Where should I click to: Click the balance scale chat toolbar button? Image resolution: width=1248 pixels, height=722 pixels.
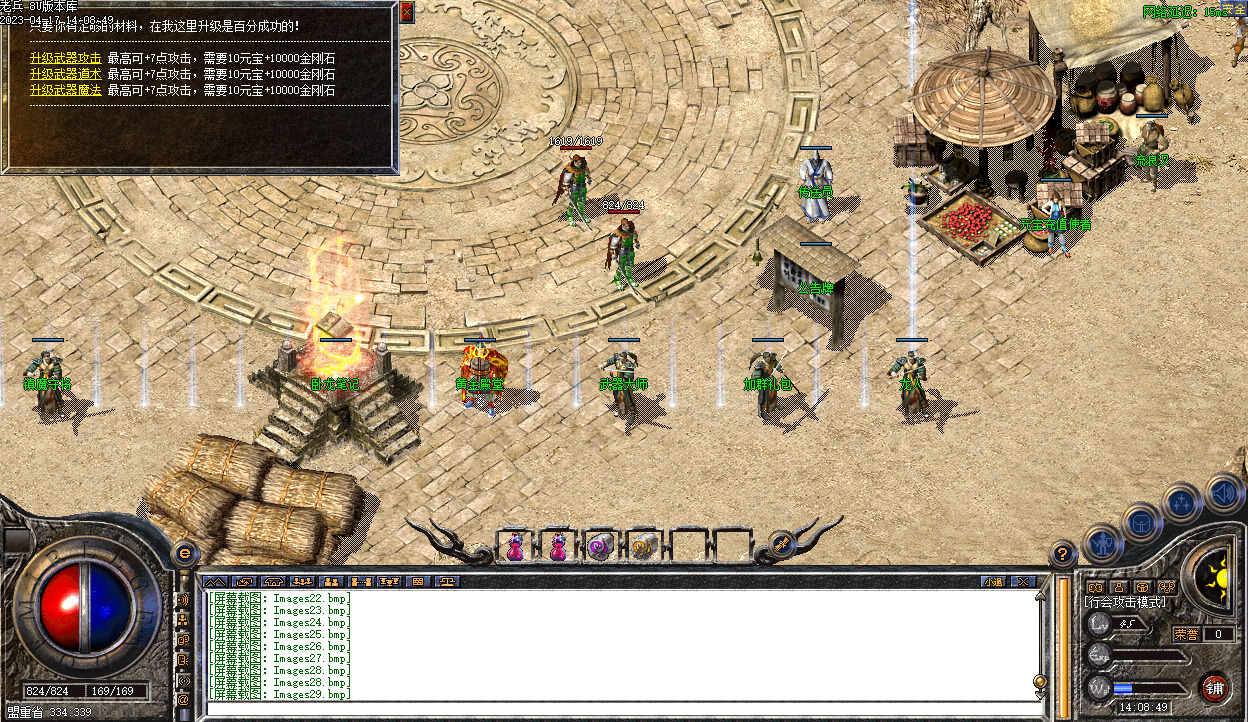point(447,581)
